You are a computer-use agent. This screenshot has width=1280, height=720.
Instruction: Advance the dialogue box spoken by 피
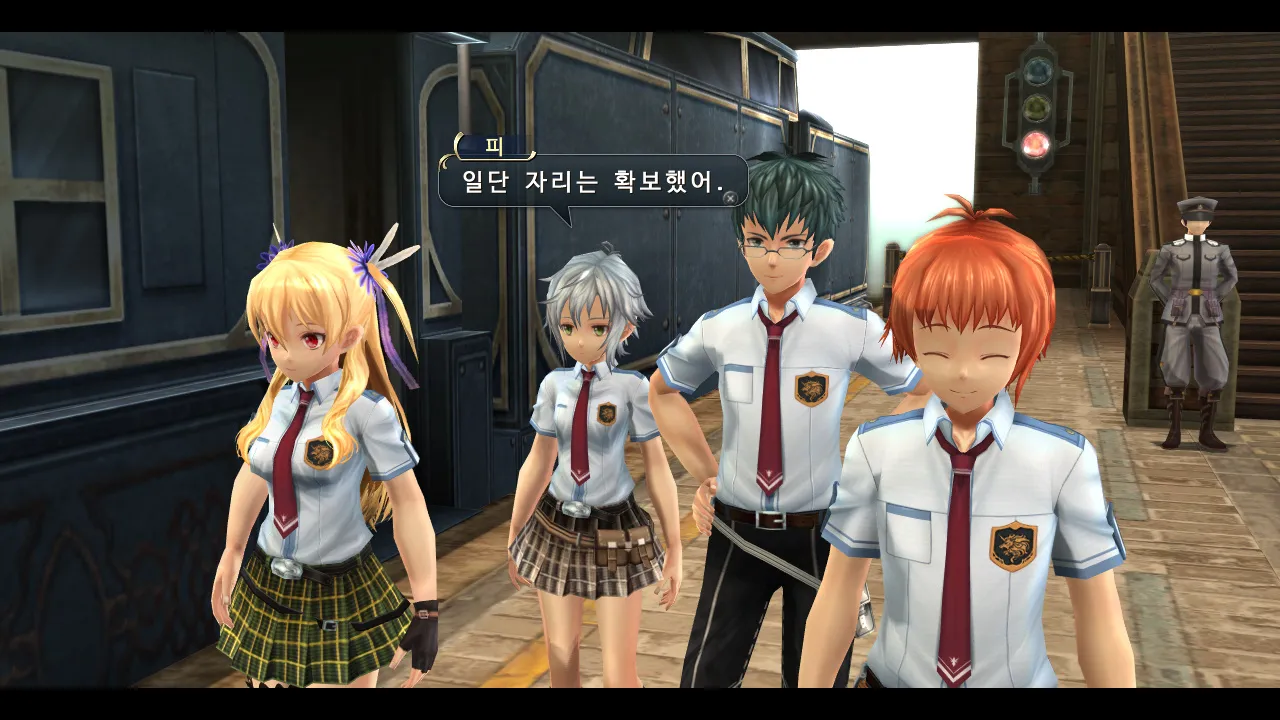coord(731,198)
